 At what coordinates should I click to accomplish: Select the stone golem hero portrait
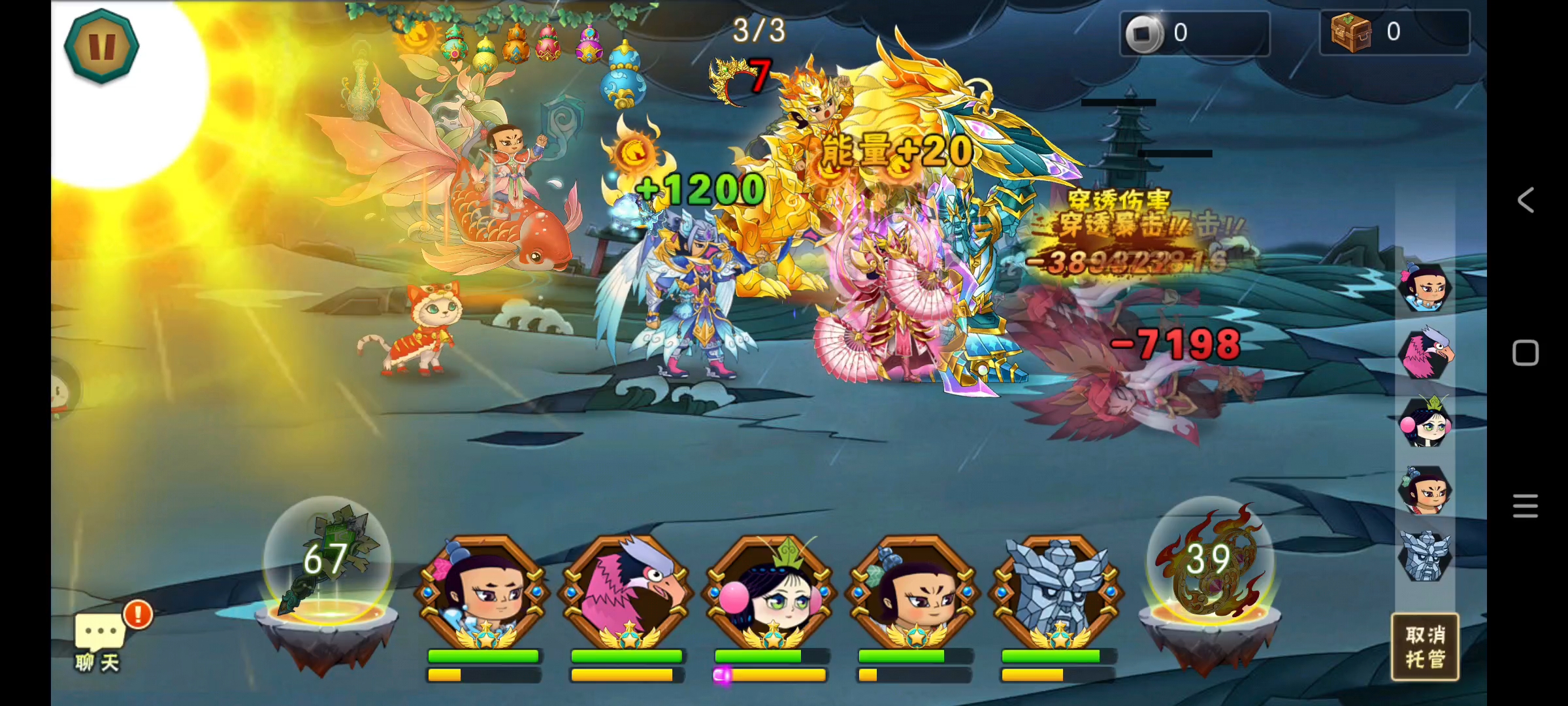1056,592
